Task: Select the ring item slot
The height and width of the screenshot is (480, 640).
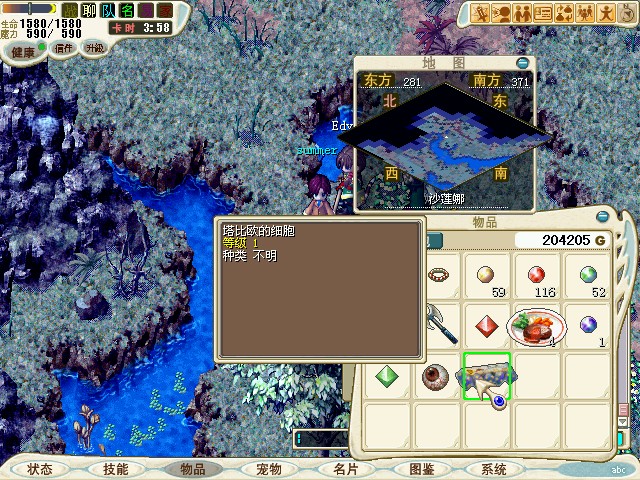Action: (437, 273)
